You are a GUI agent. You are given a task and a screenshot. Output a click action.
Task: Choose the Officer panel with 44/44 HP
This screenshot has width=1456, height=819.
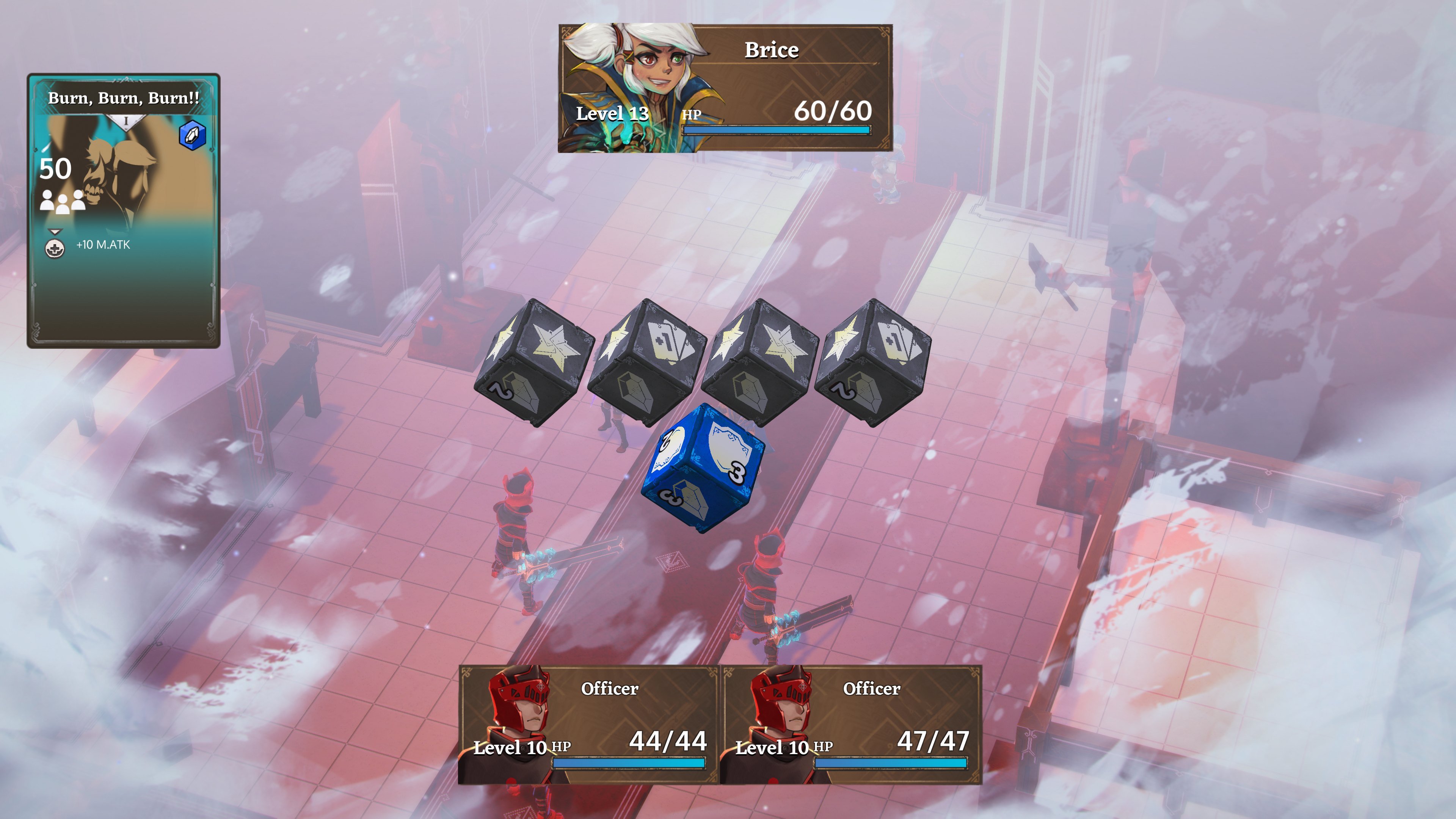coord(588,725)
